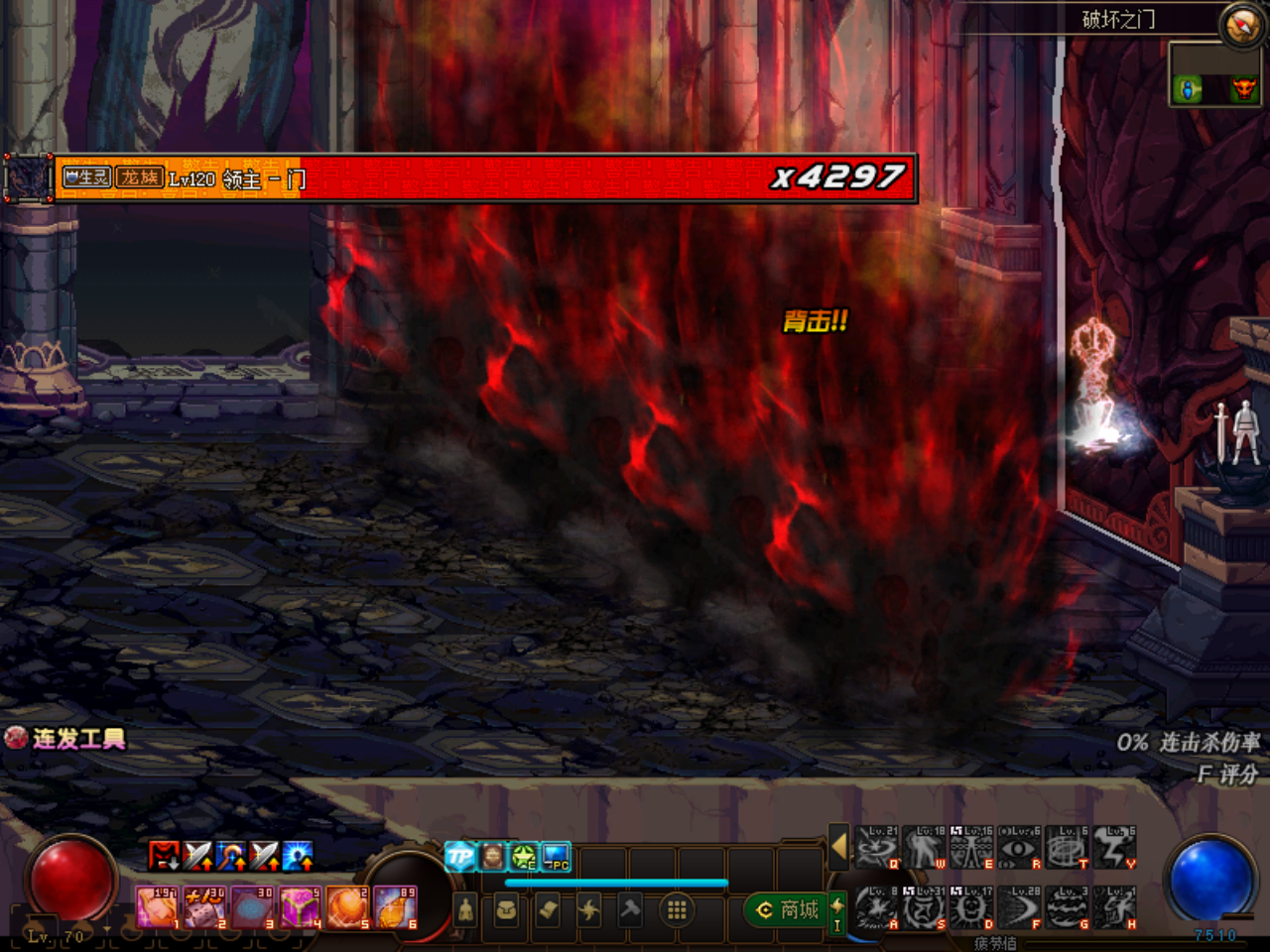Activate the skull skill bound to D
Image resolution: width=1270 pixels, height=952 pixels.
pyautogui.click(x=972, y=908)
